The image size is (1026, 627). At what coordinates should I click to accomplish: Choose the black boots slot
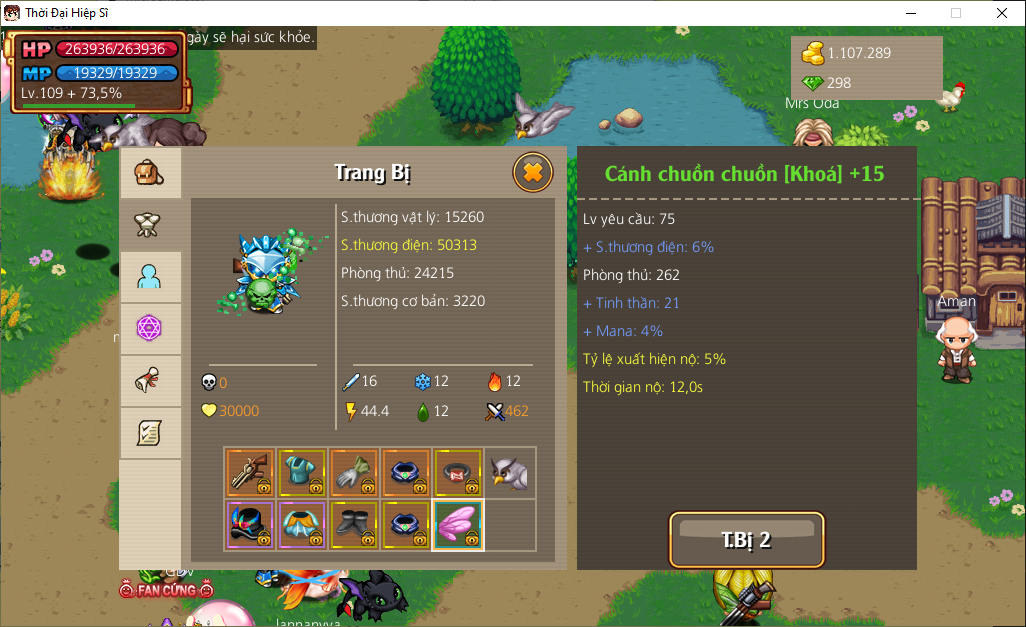pyautogui.click(x=355, y=525)
